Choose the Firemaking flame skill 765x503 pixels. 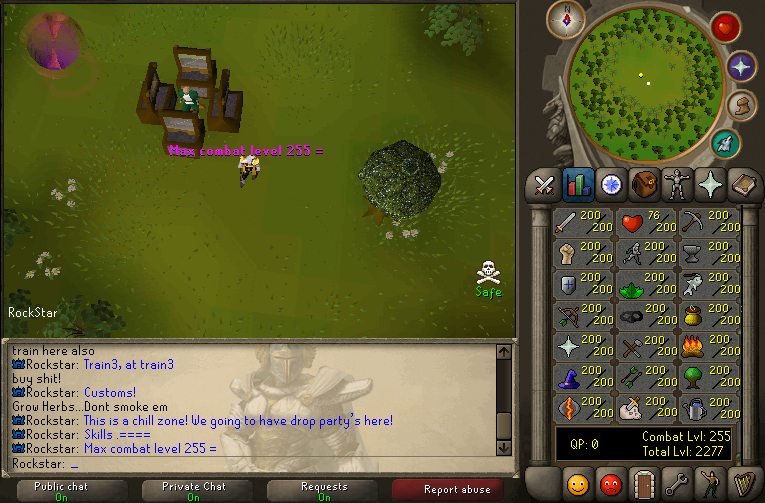(709, 346)
